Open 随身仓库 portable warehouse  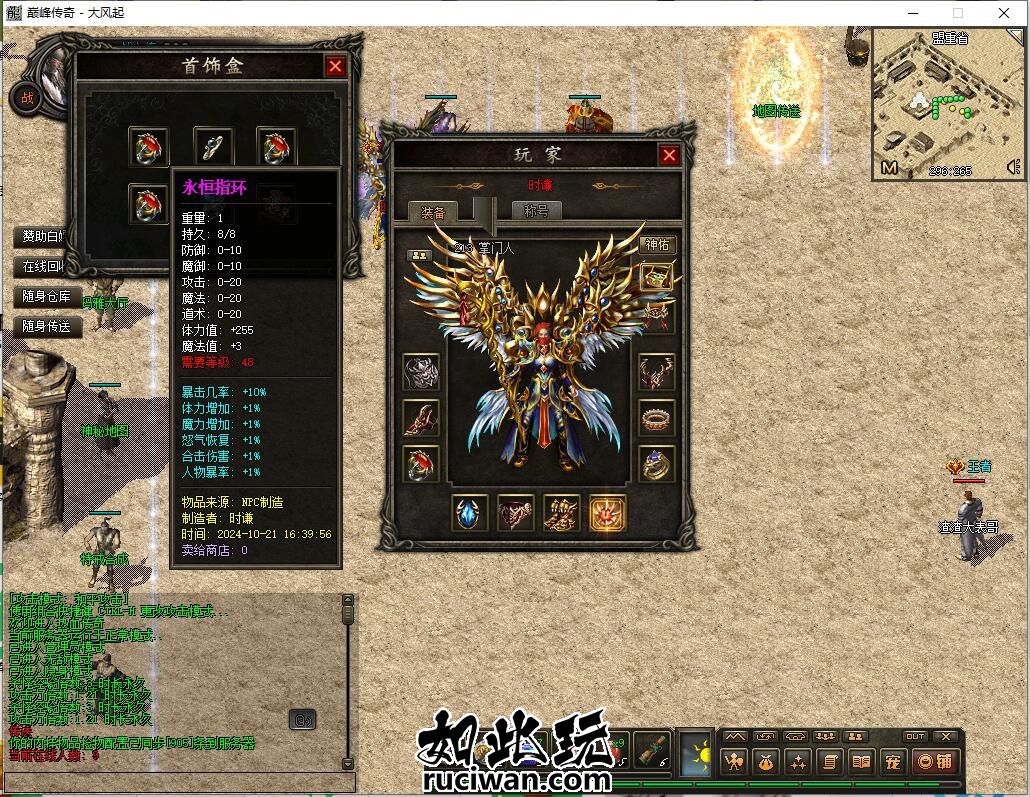coord(47,296)
